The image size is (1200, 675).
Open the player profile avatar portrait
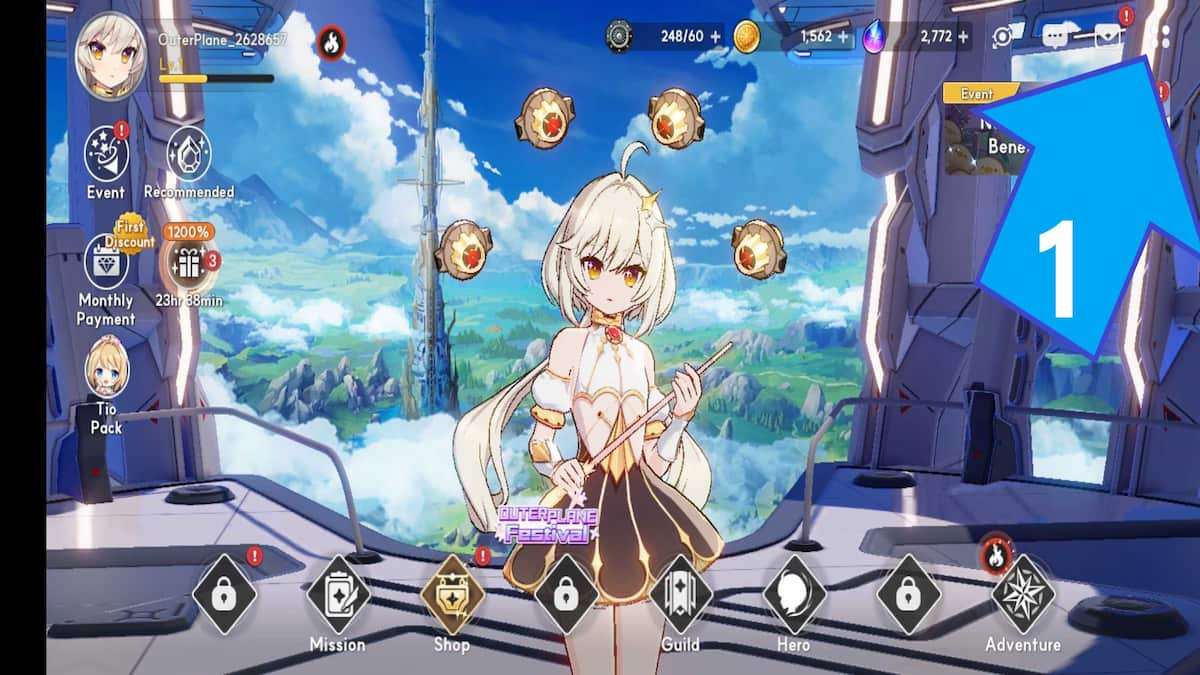(112, 58)
